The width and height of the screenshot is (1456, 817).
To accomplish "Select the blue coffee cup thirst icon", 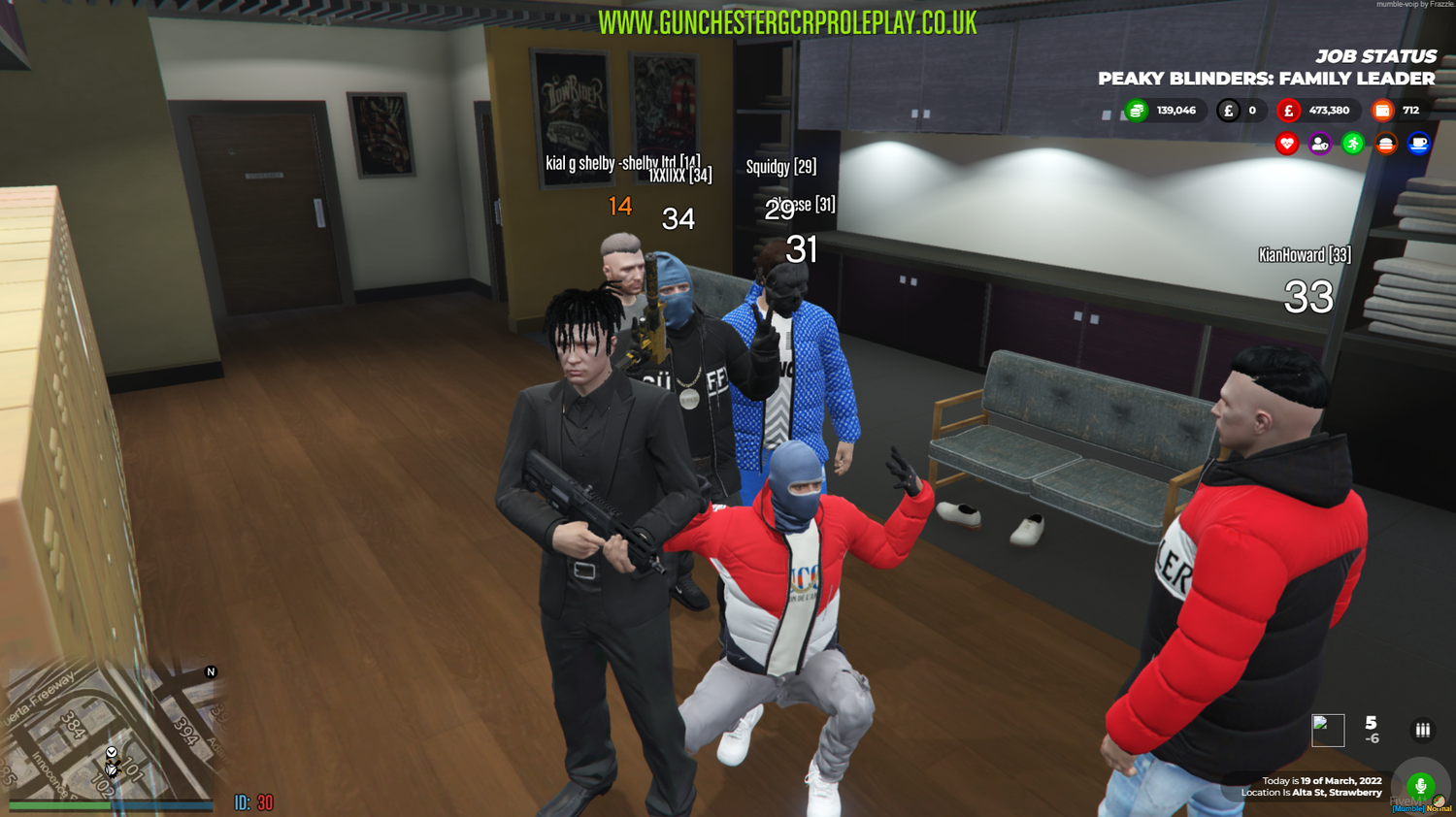I will click(x=1418, y=144).
